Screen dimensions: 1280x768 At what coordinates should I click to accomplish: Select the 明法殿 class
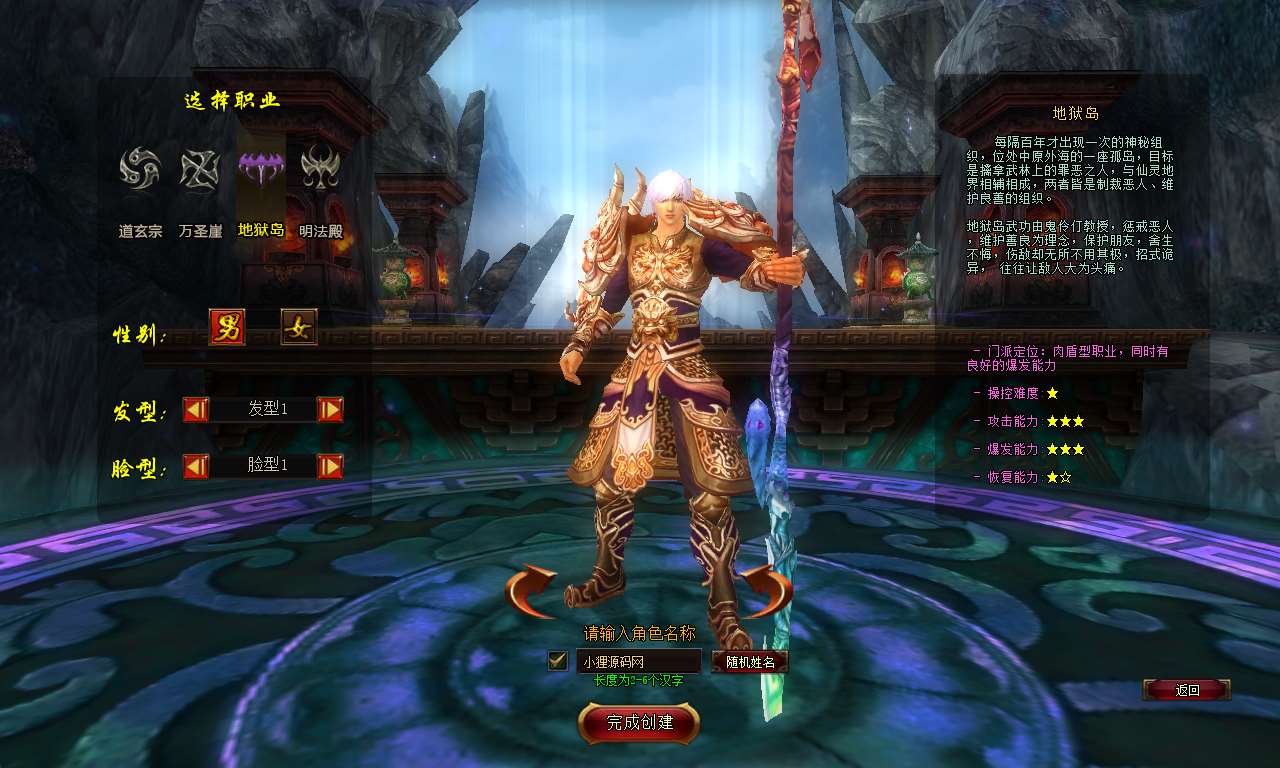point(321,168)
